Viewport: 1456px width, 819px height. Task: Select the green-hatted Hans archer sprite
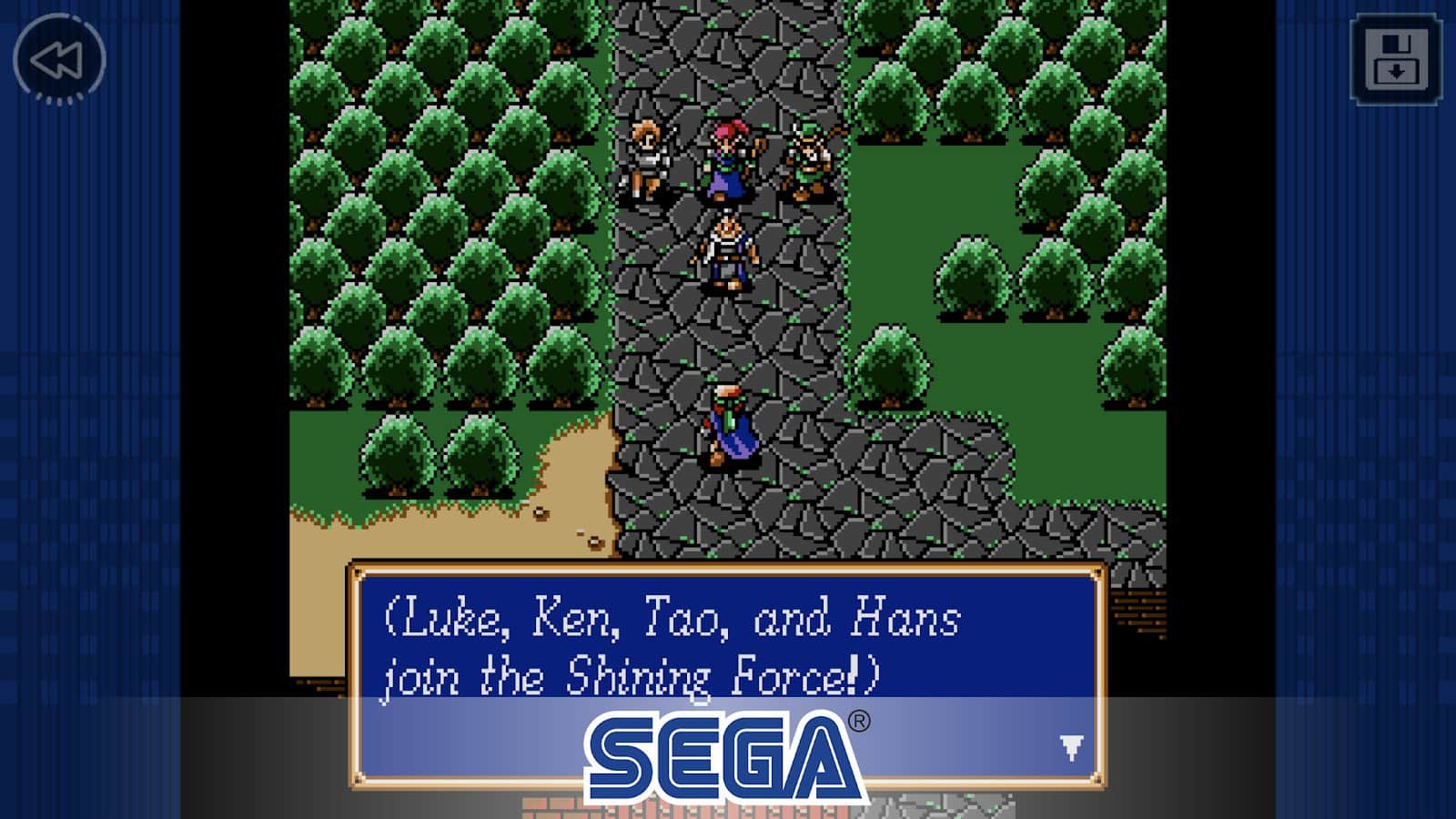click(x=808, y=157)
